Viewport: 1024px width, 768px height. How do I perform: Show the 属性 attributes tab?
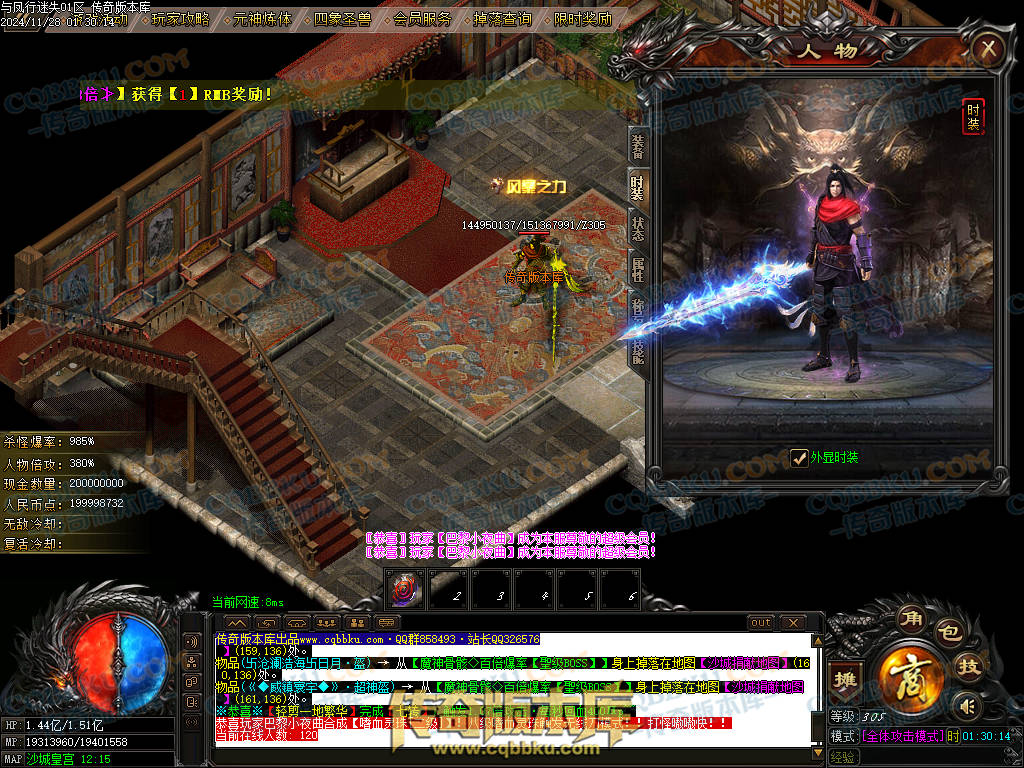click(637, 268)
